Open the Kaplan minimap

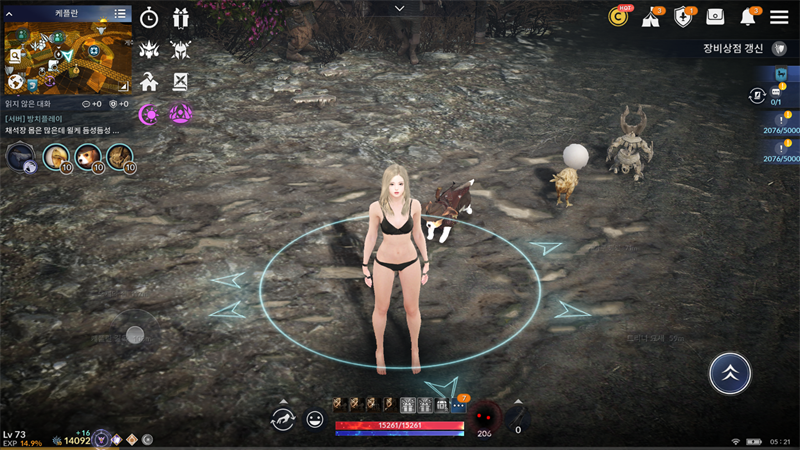[x=68, y=56]
